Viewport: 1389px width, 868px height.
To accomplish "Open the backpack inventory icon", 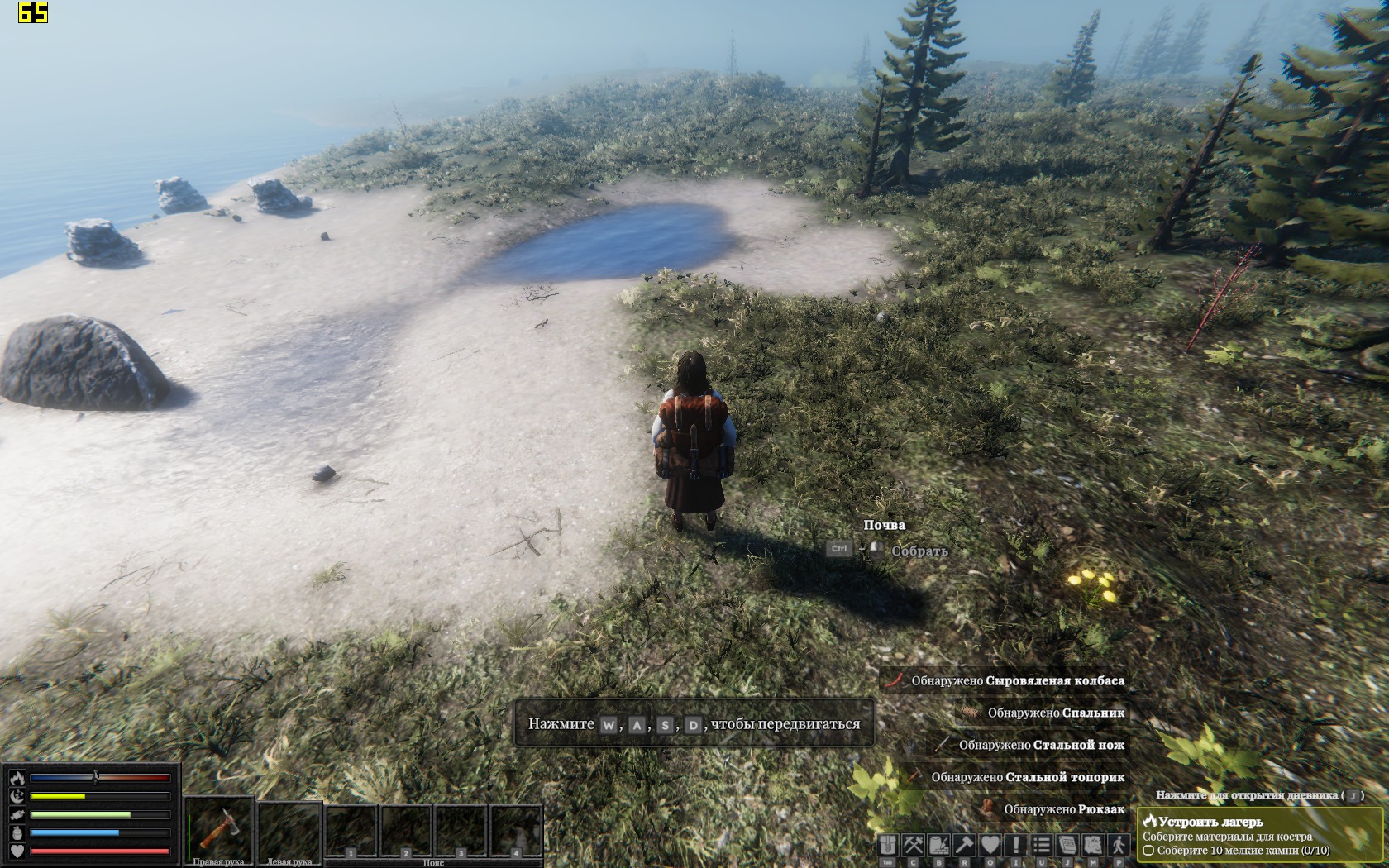I will point(888,845).
